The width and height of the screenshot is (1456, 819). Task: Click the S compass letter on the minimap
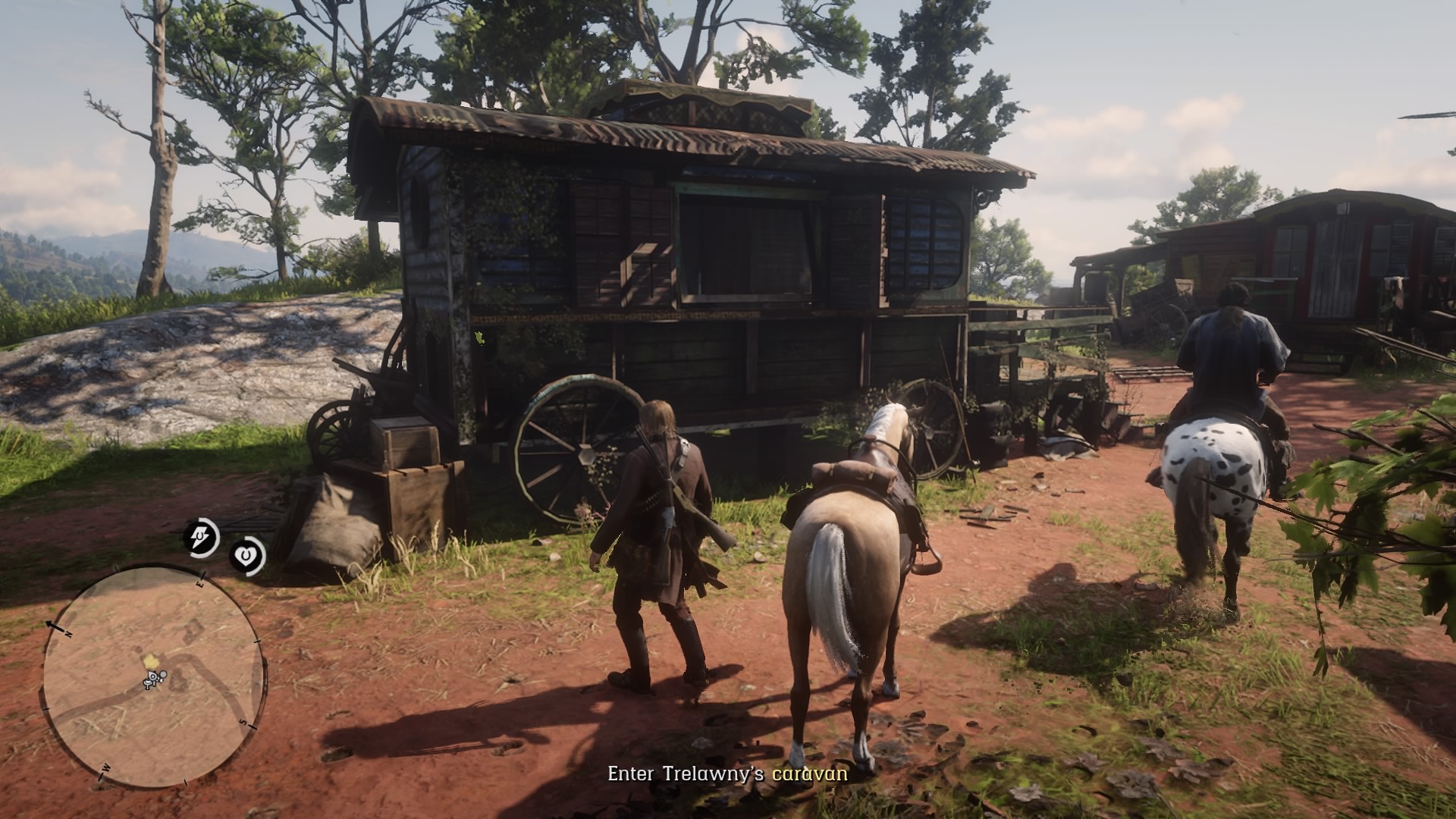[243, 722]
